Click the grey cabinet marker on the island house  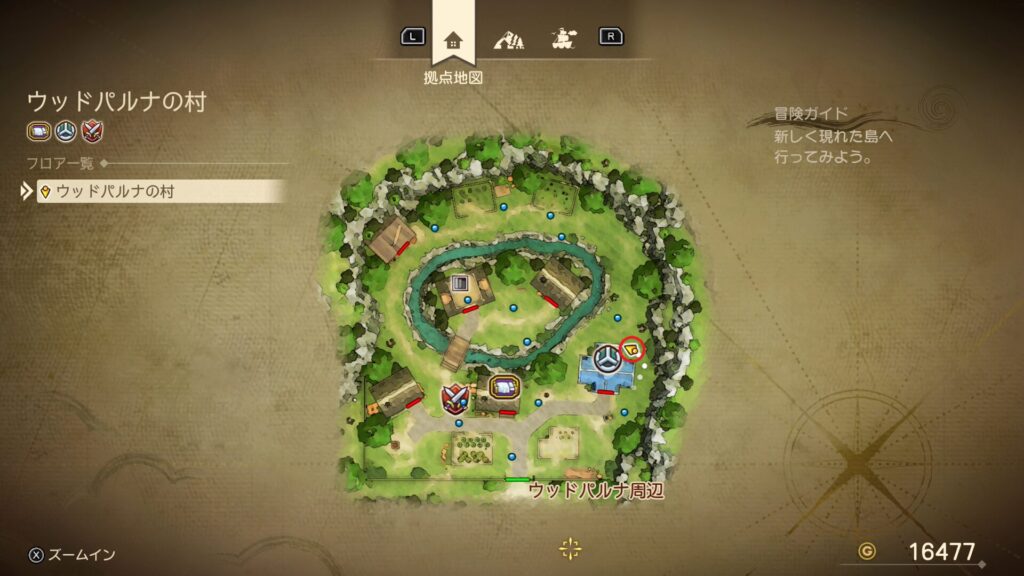point(459,284)
